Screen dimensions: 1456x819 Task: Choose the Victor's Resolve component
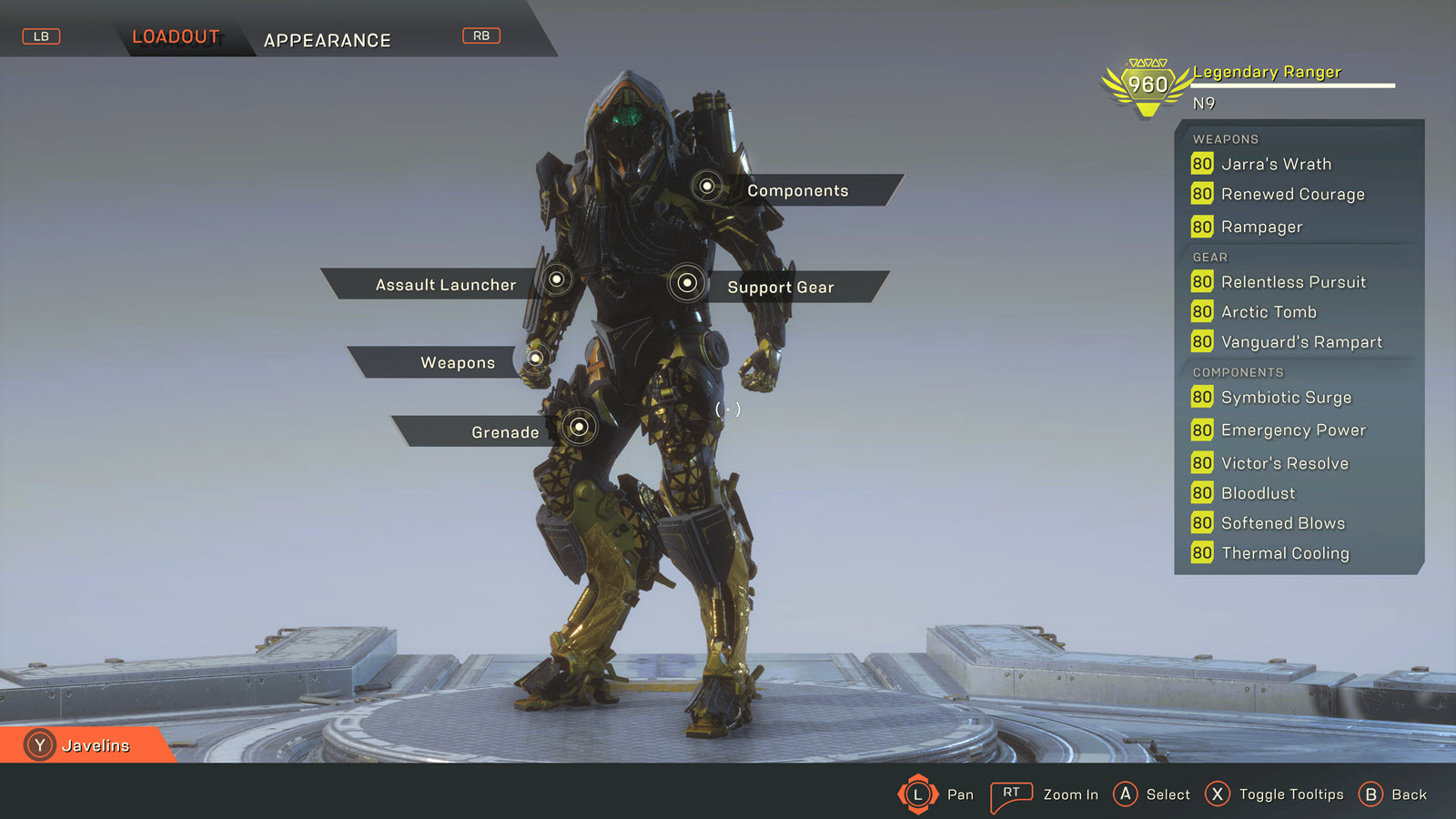(x=1284, y=463)
